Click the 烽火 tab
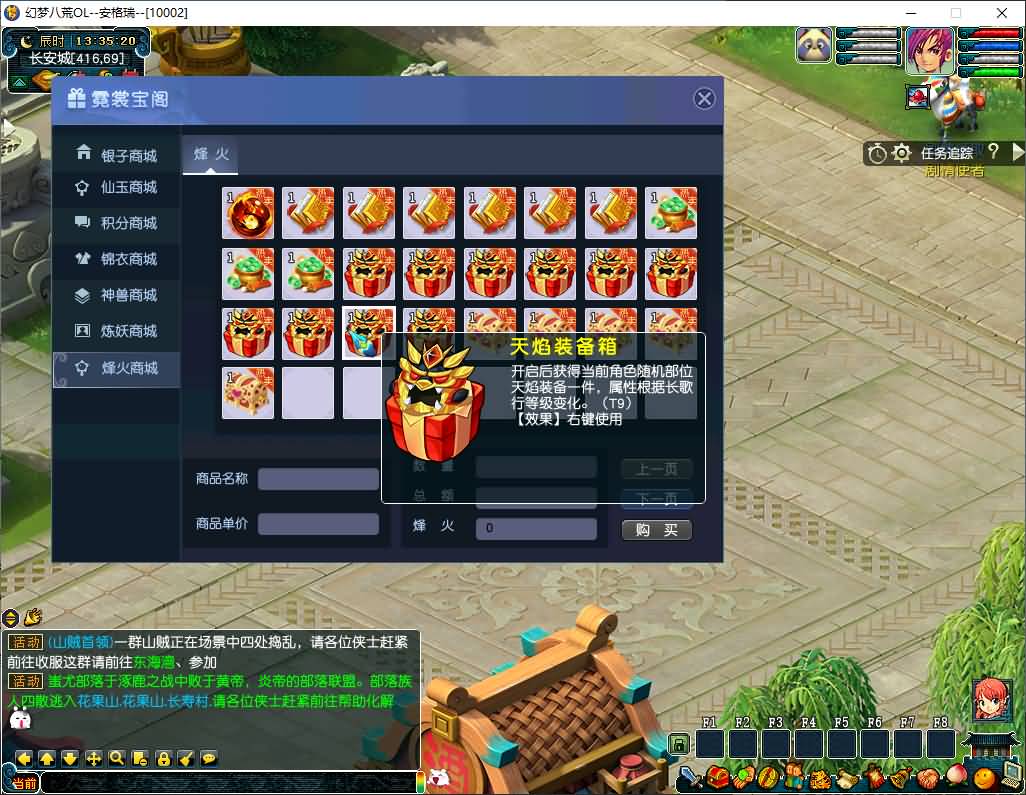The width and height of the screenshot is (1026, 795). (x=211, y=154)
